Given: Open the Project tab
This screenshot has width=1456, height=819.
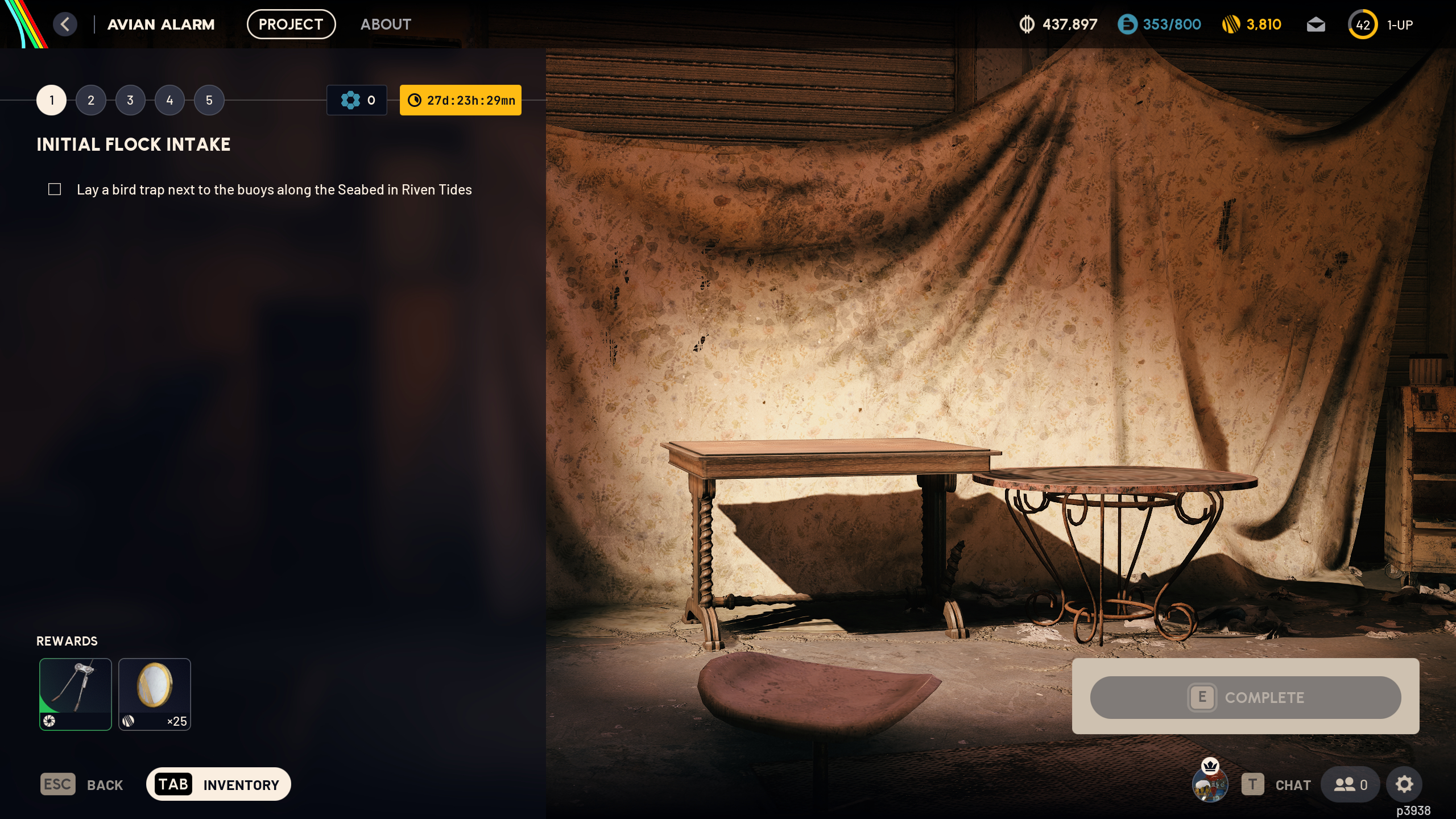Looking at the screenshot, I should [291, 24].
